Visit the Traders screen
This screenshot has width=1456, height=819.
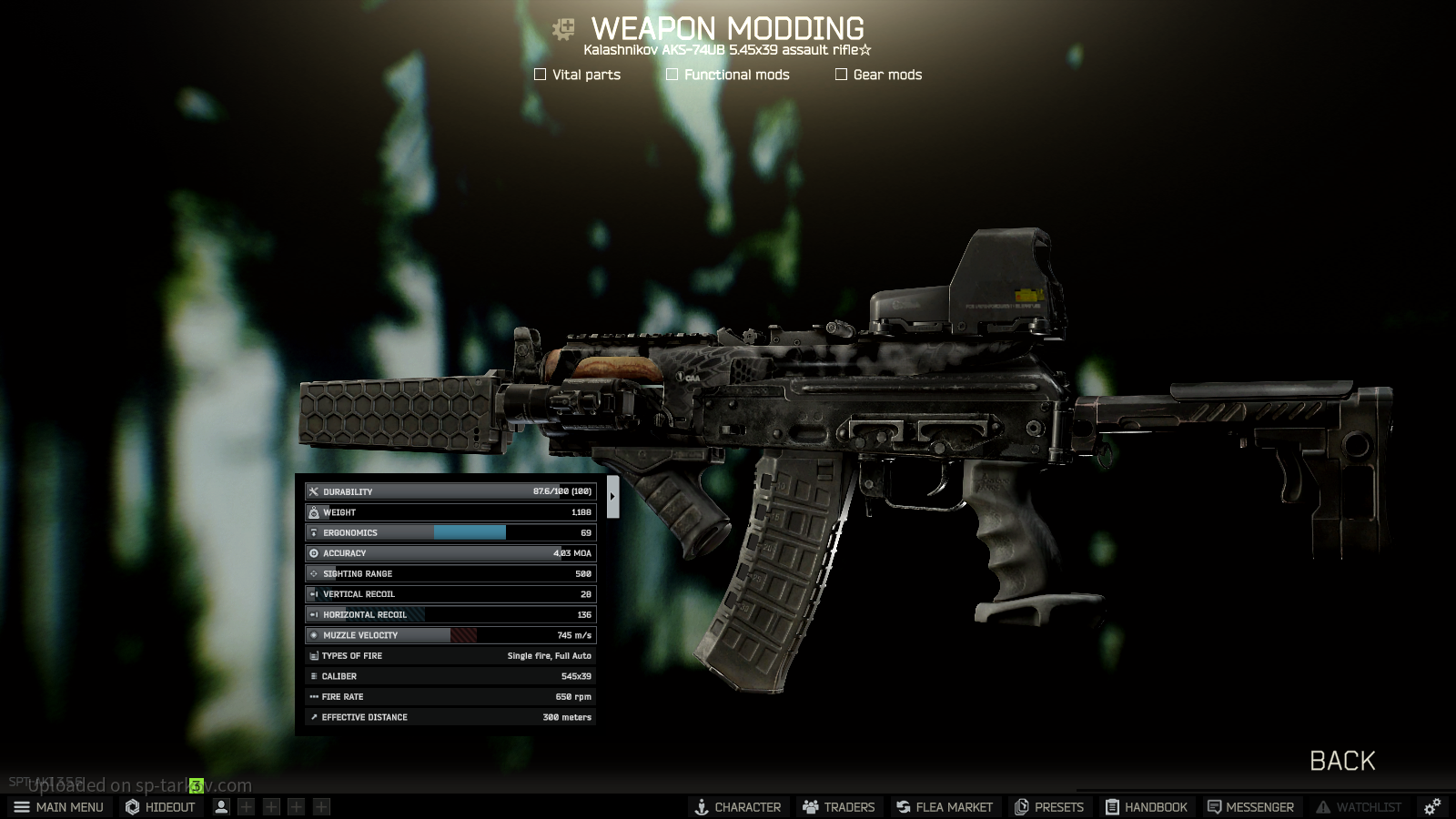(838, 807)
